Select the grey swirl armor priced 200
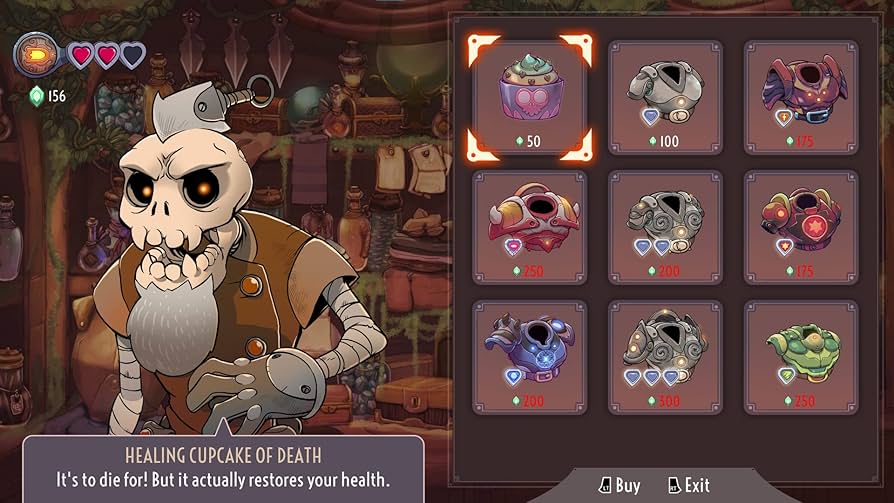894x503 pixels. pyautogui.click(x=665, y=227)
